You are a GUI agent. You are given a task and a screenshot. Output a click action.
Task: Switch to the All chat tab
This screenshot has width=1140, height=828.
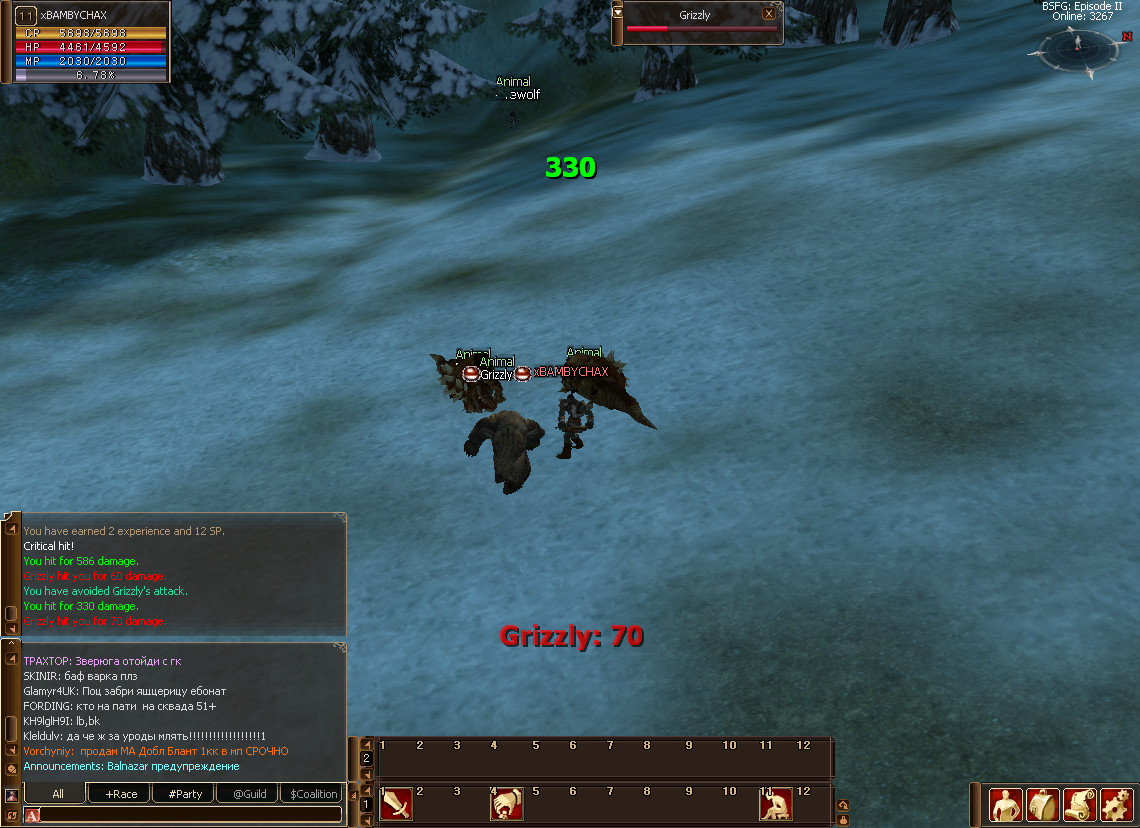click(x=58, y=794)
